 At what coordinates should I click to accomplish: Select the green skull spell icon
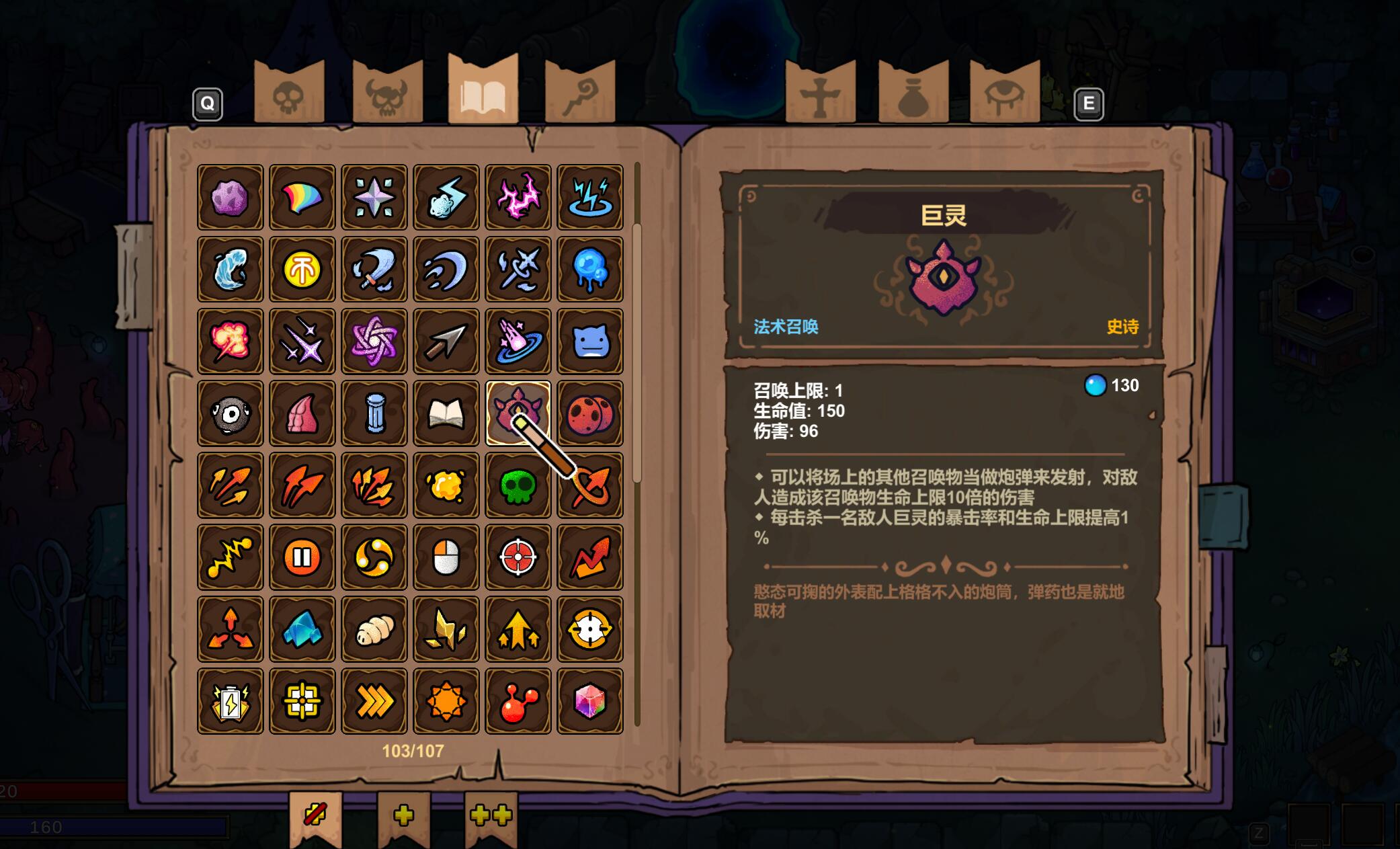tap(518, 485)
